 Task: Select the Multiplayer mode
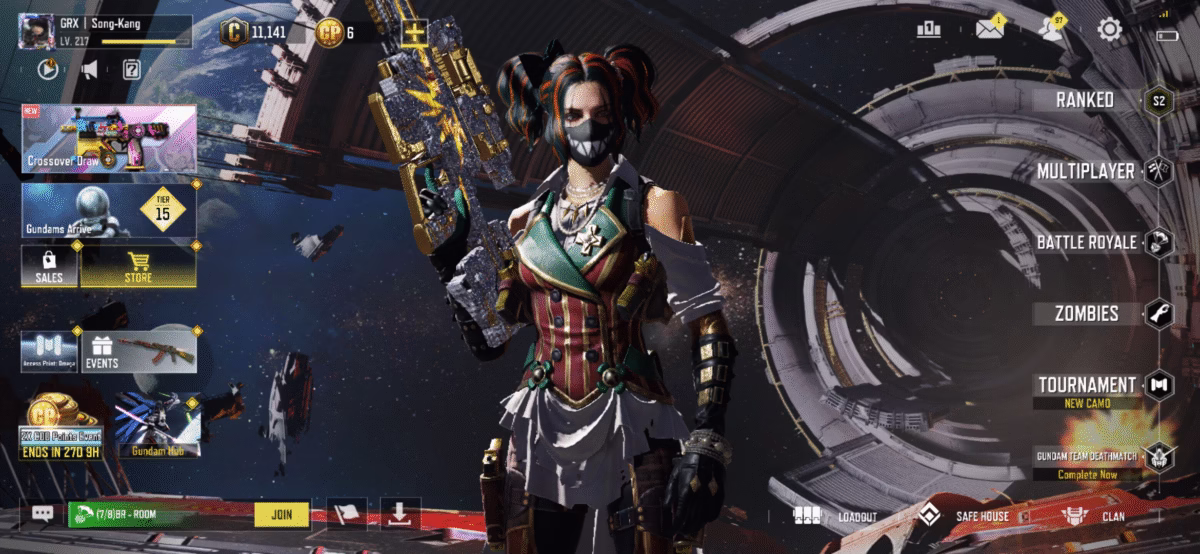(x=1086, y=171)
